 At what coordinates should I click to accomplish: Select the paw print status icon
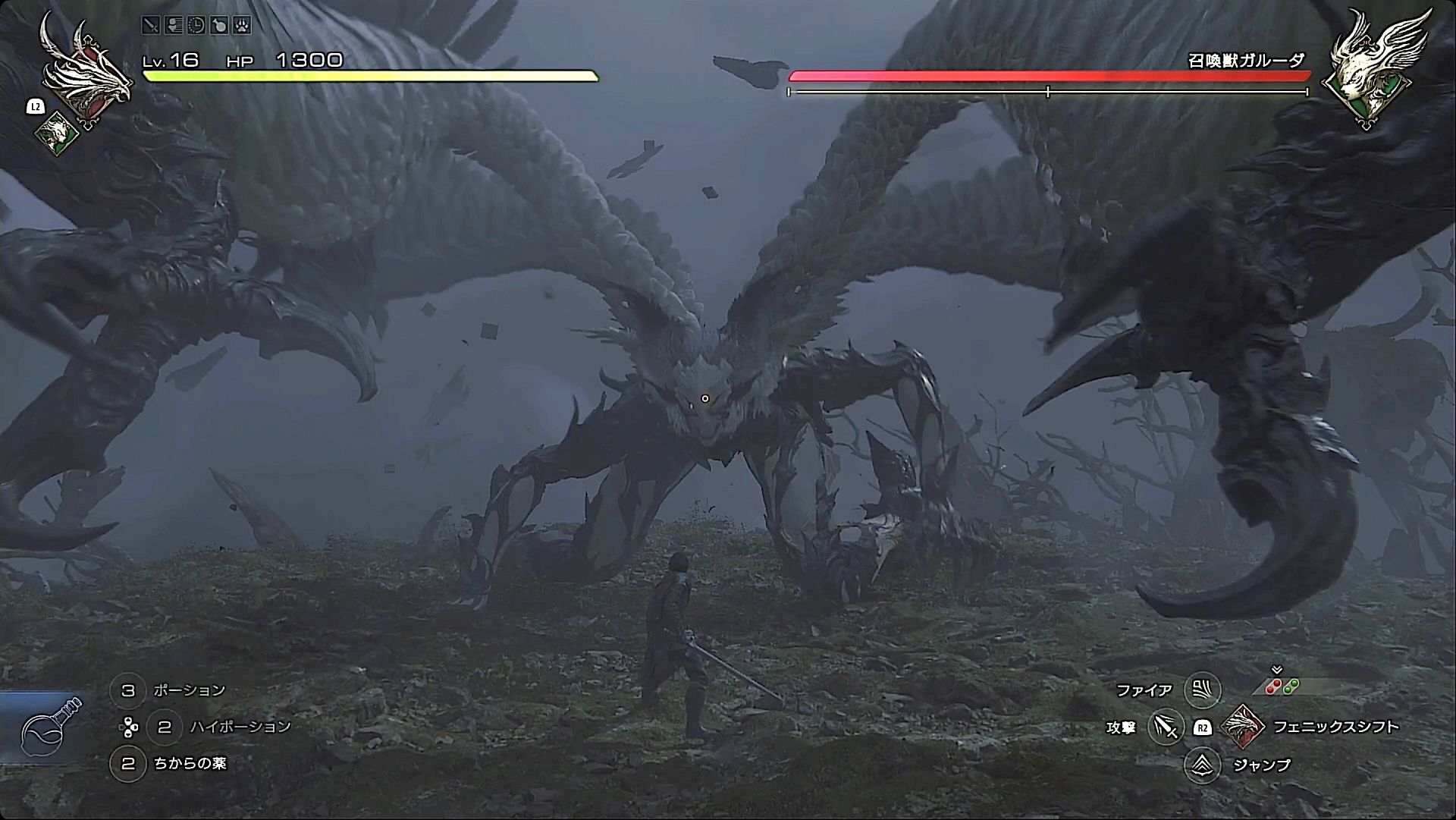point(242,25)
